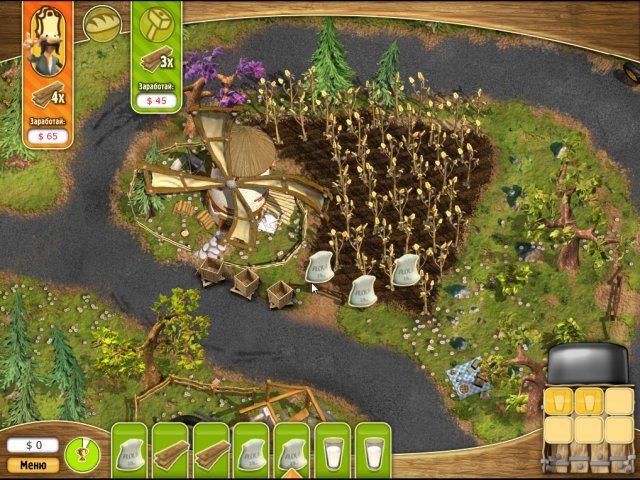Open the Меню button
The height and width of the screenshot is (480, 640).
33,464
